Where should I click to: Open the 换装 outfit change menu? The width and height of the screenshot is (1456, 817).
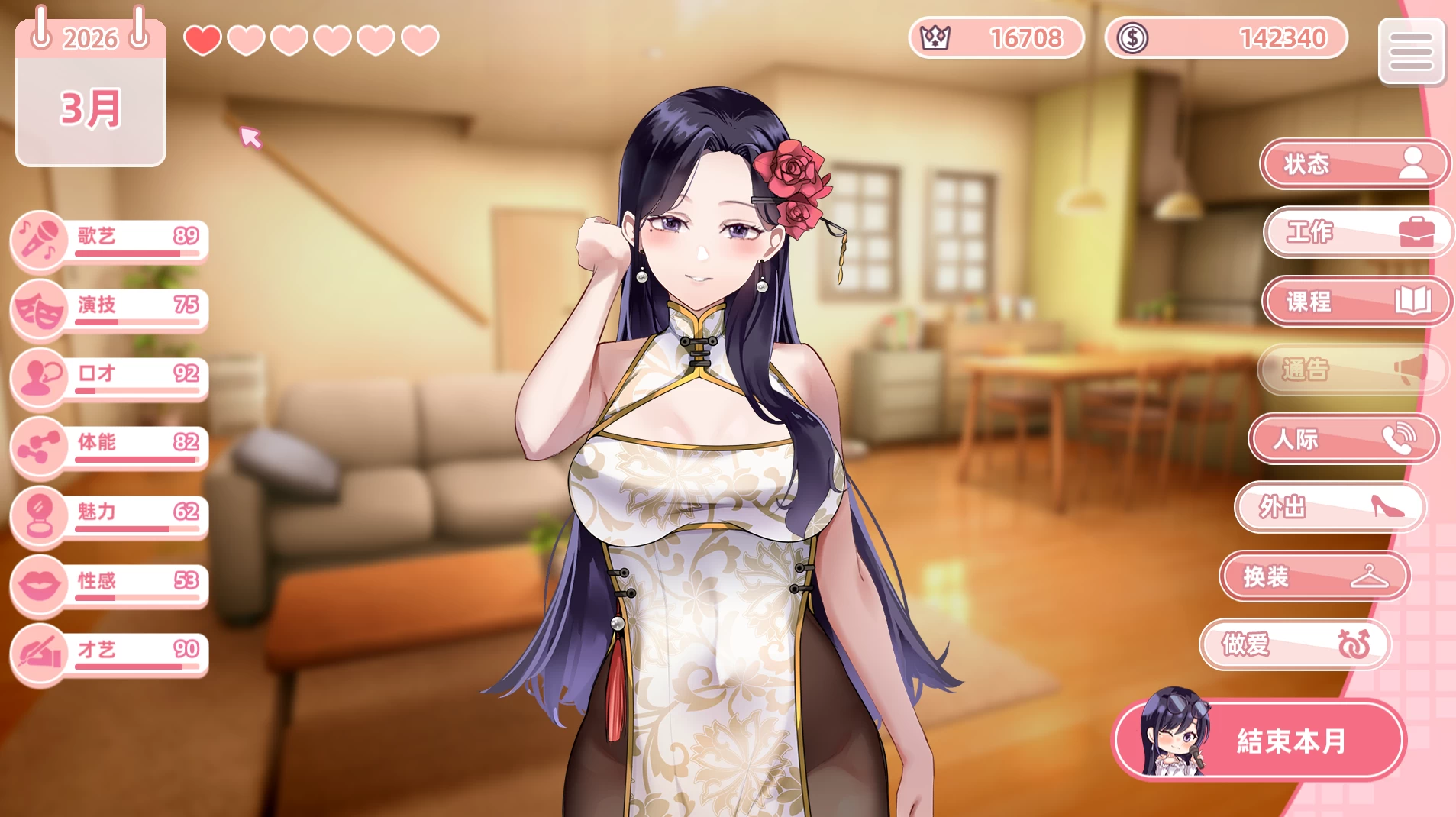tap(1313, 576)
